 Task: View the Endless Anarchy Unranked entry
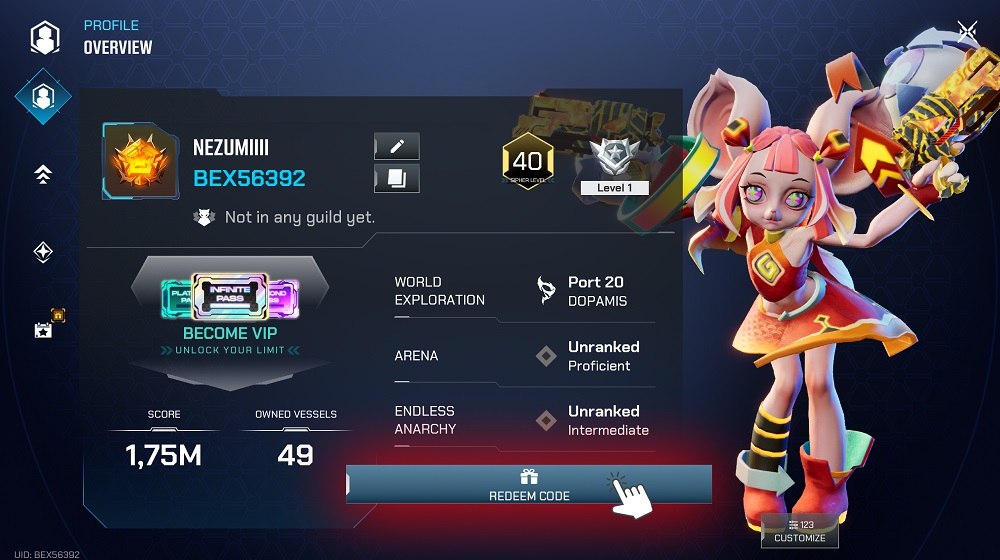tap(525, 420)
